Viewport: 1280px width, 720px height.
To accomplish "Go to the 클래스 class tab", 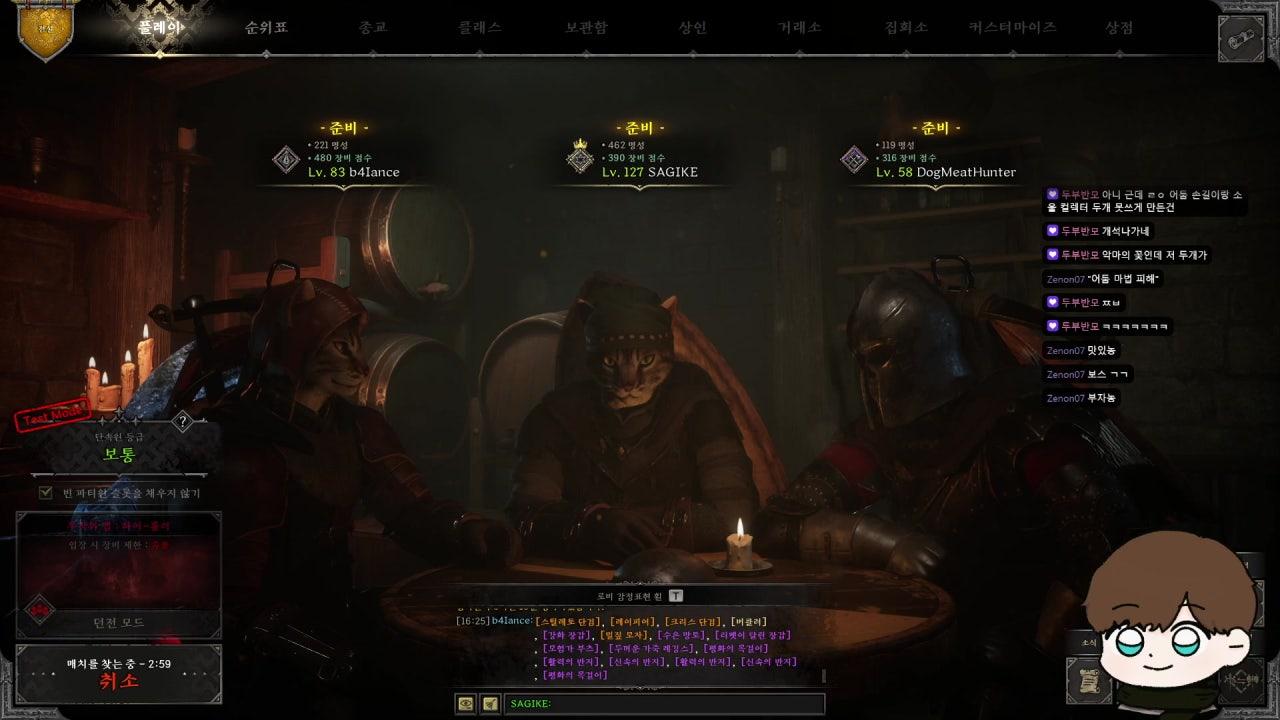I will click(479, 28).
